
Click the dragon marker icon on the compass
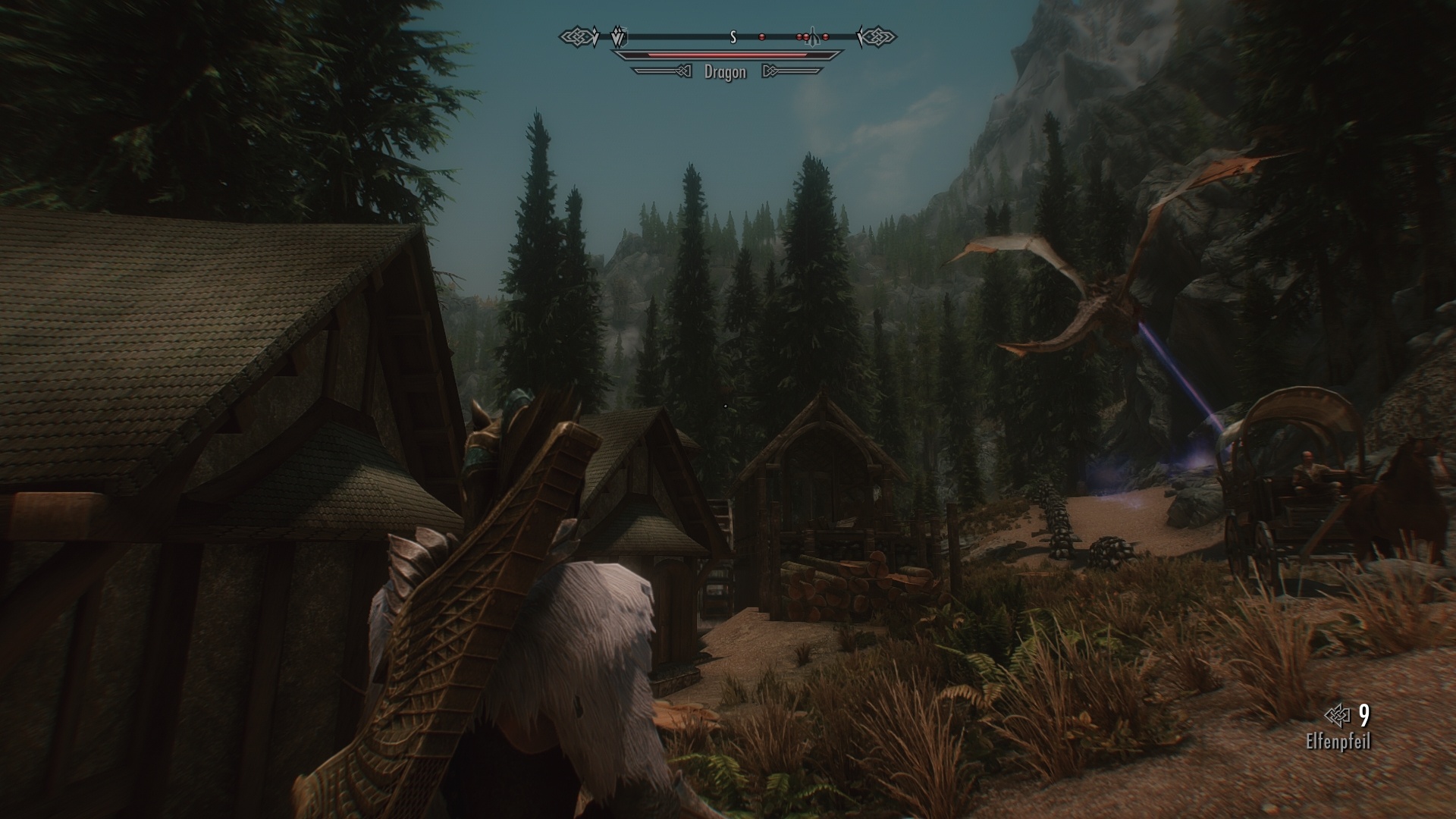click(x=813, y=35)
